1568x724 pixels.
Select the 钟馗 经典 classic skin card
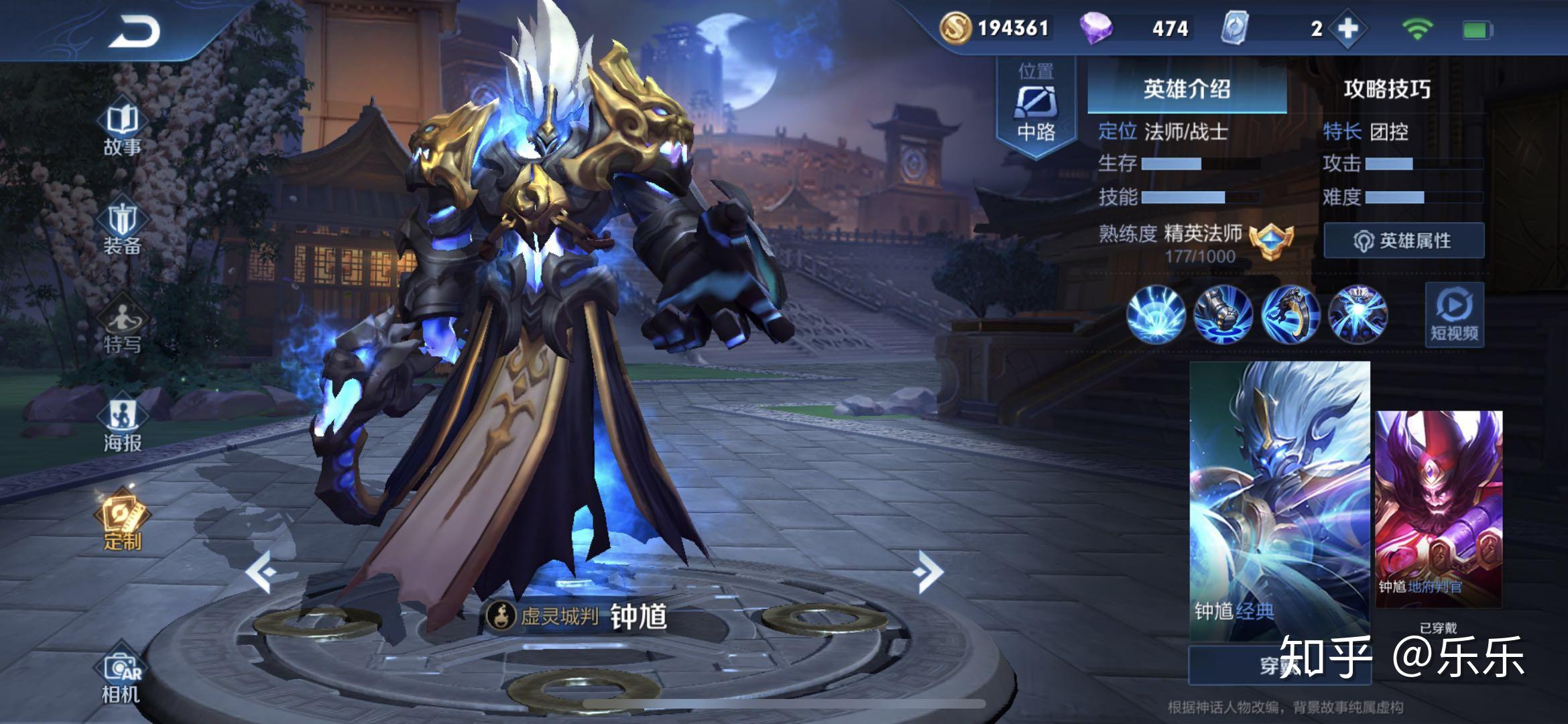tap(1279, 499)
